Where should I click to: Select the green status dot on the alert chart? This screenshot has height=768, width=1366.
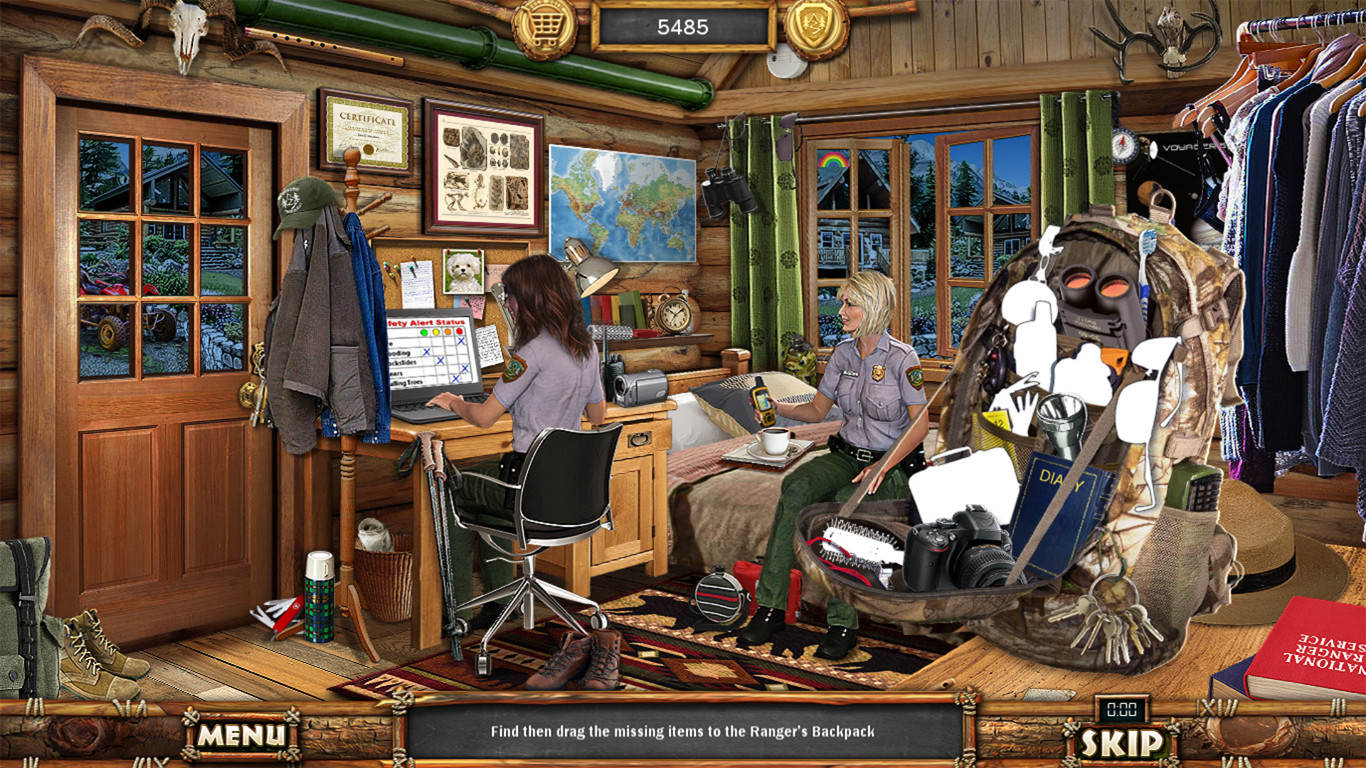pos(424,332)
